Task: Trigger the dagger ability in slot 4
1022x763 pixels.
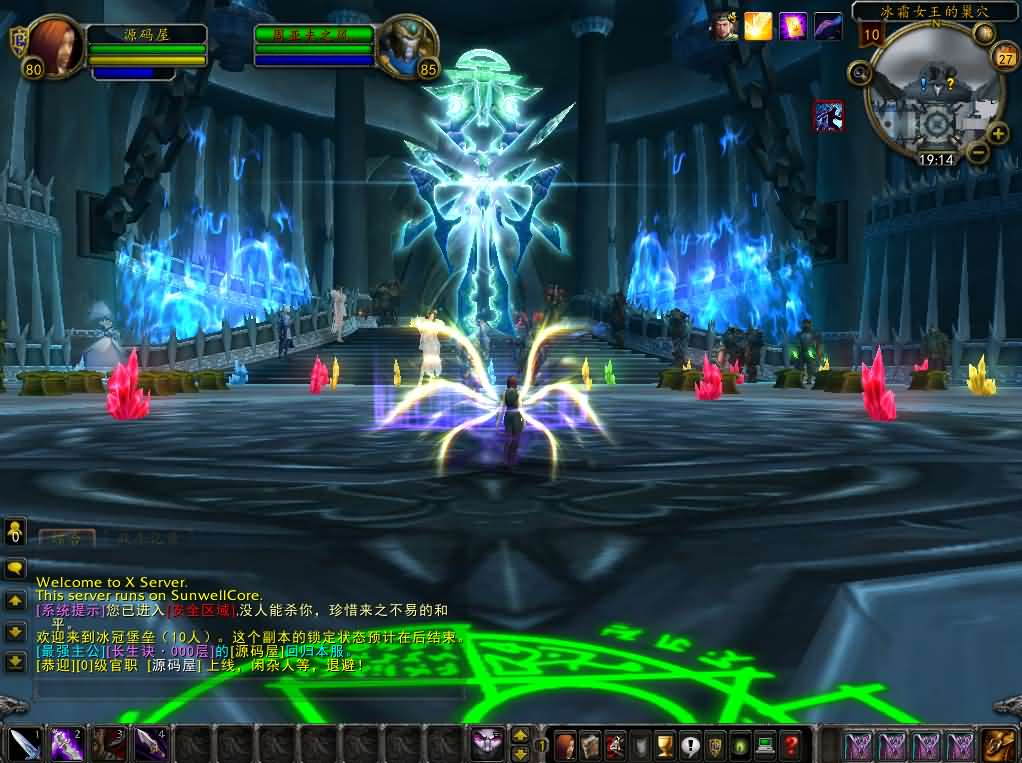Action: (151, 744)
